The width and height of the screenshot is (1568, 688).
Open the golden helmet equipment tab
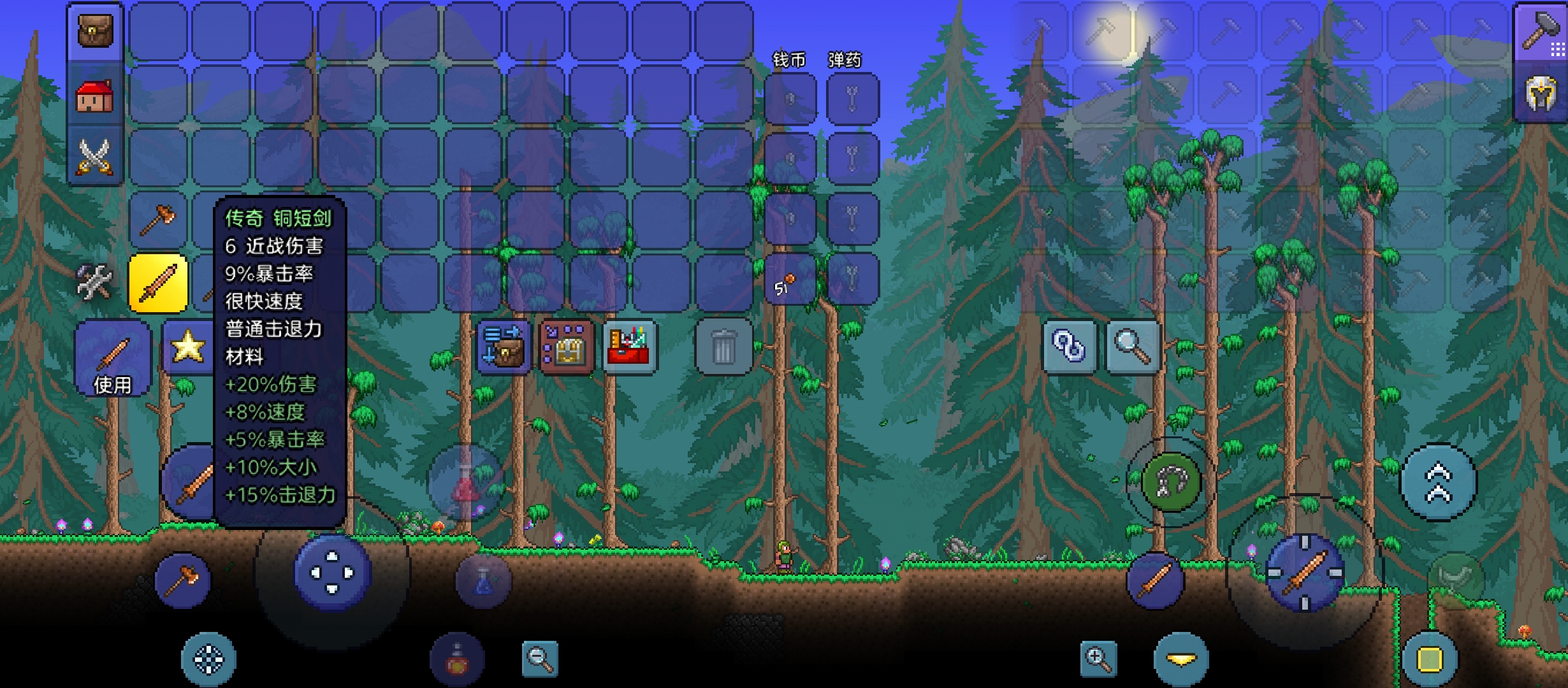tap(1540, 94)
